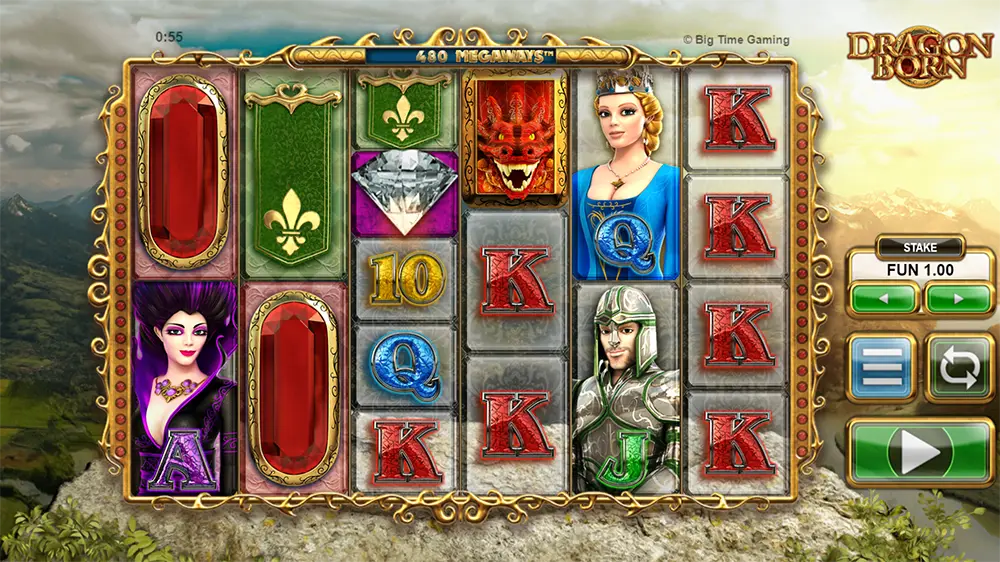The width and height of the screenshot is (1000, 562).
Task: Decrease the stake with the left arrow
Action: pos(884,298)
